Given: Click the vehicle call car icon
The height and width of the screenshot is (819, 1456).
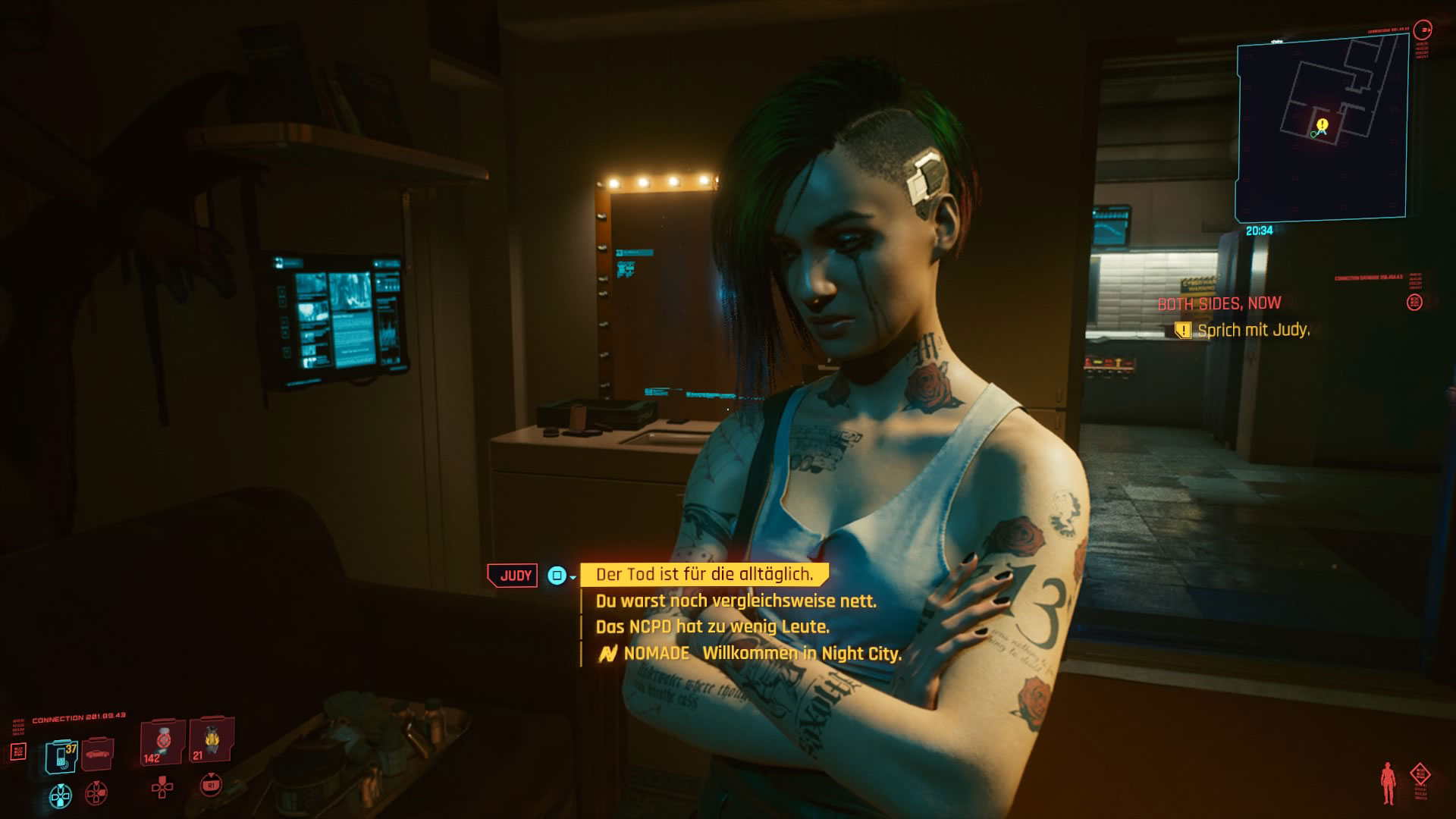Looking at the screenshot, I should pyautogui.click(x=98, y=753).
